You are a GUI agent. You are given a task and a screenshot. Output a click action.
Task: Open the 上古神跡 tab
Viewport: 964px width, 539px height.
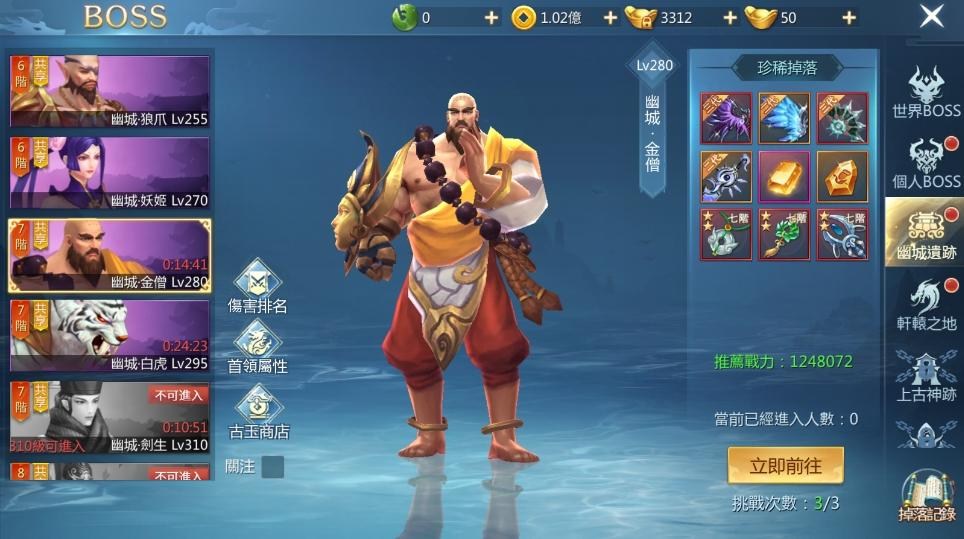pyautogui.click(x=926, y=377)
